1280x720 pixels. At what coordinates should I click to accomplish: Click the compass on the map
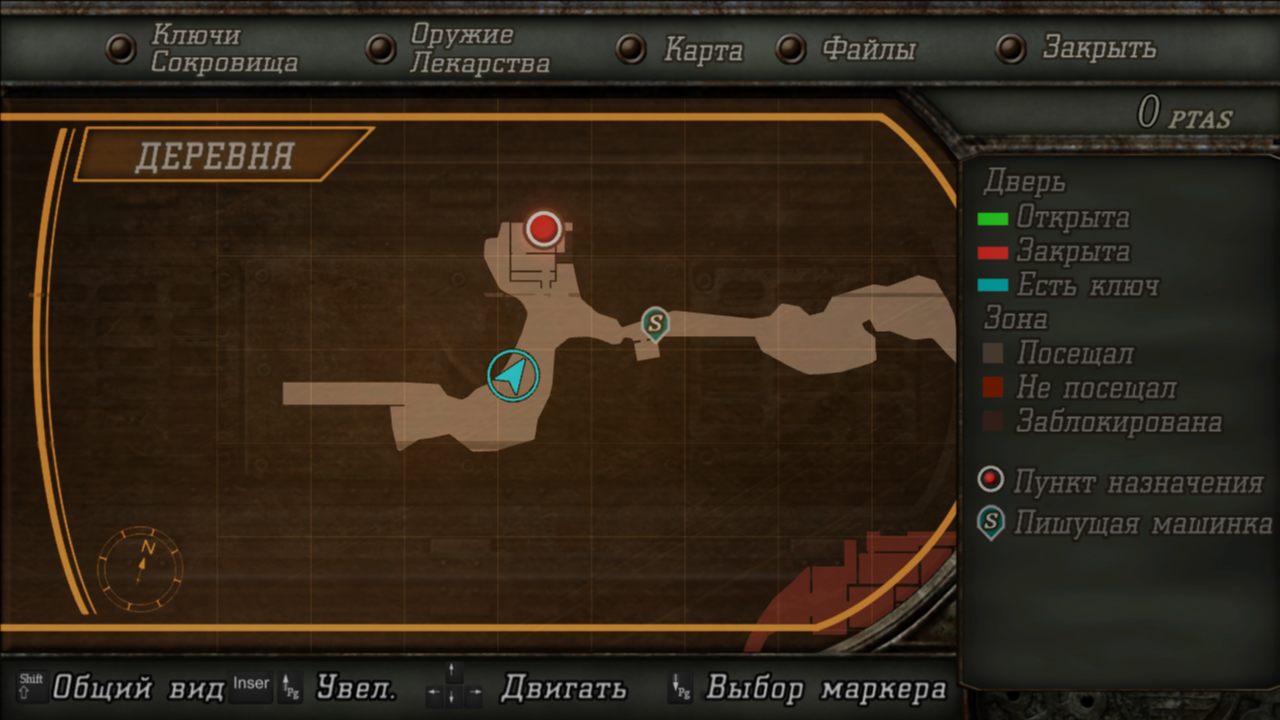point(141,567)
